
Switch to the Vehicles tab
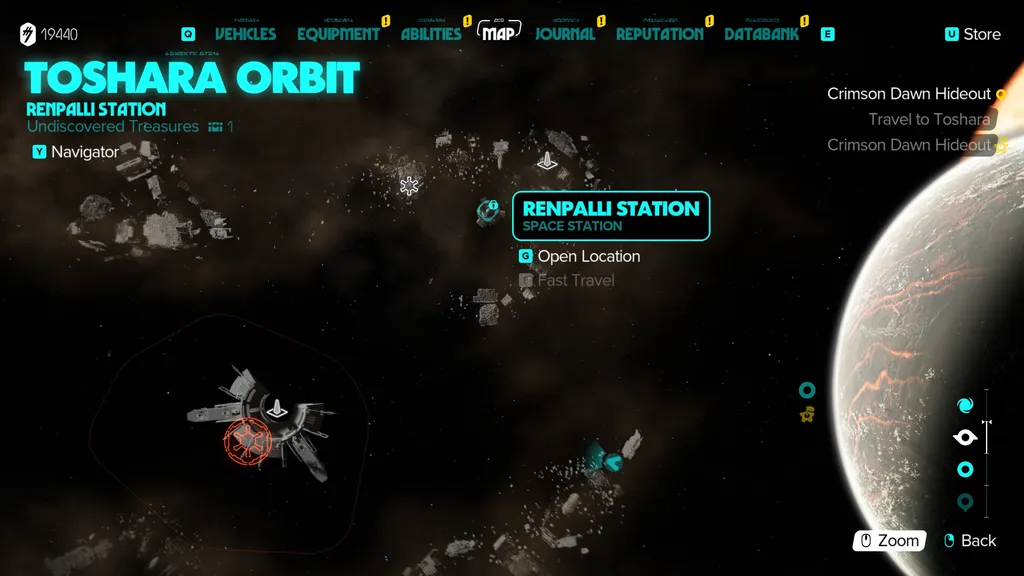(x=245, y=34)
